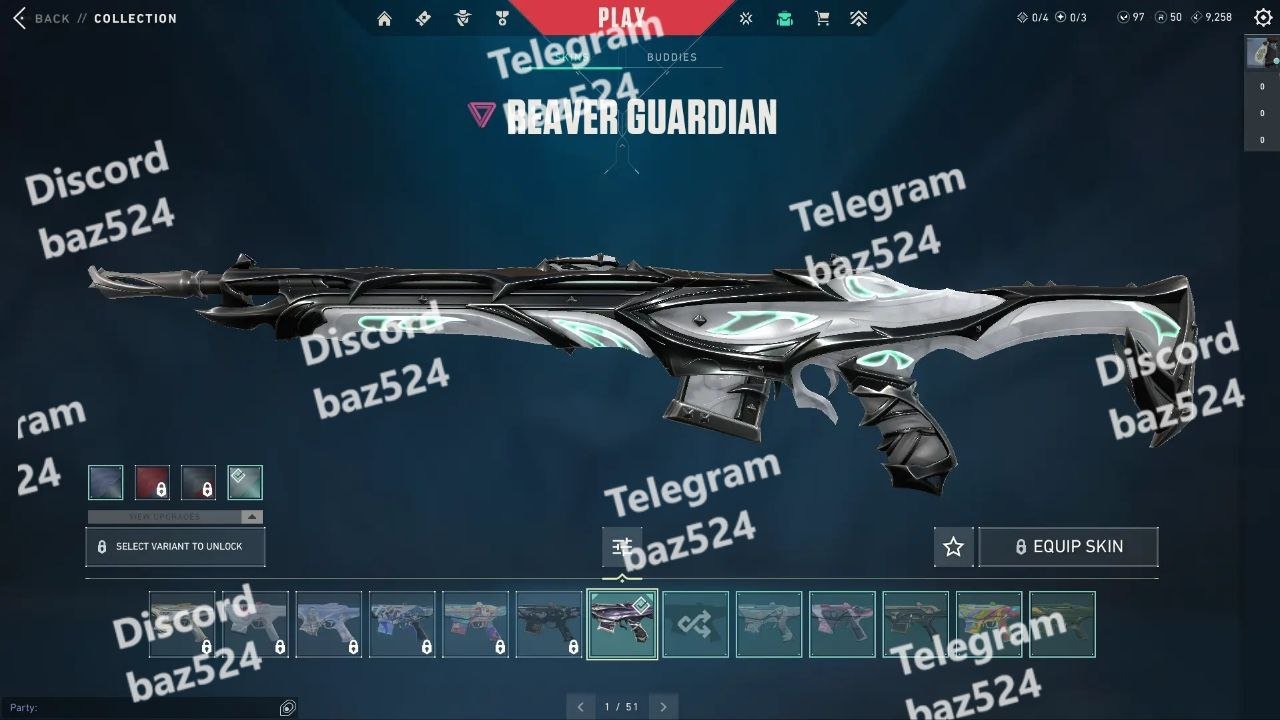This screenshot has width=1280, height=720.
Task: Open the skin filter options
Action: click(622, 546)
